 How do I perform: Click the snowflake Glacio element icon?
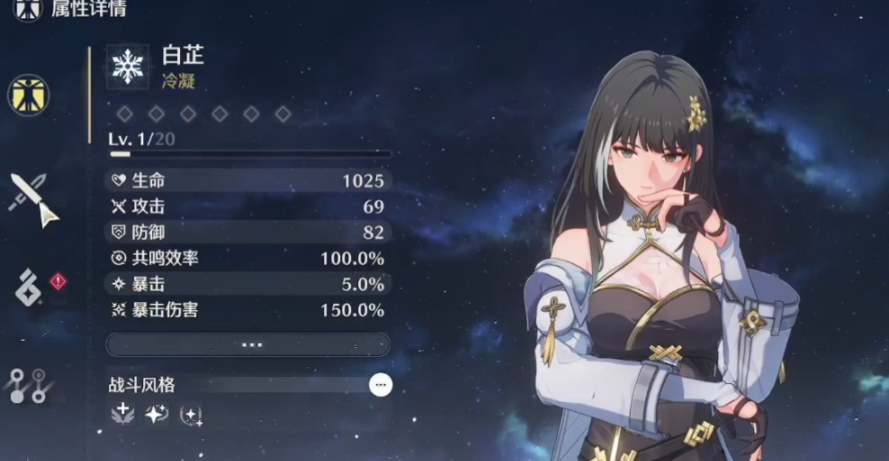point(128,67)
